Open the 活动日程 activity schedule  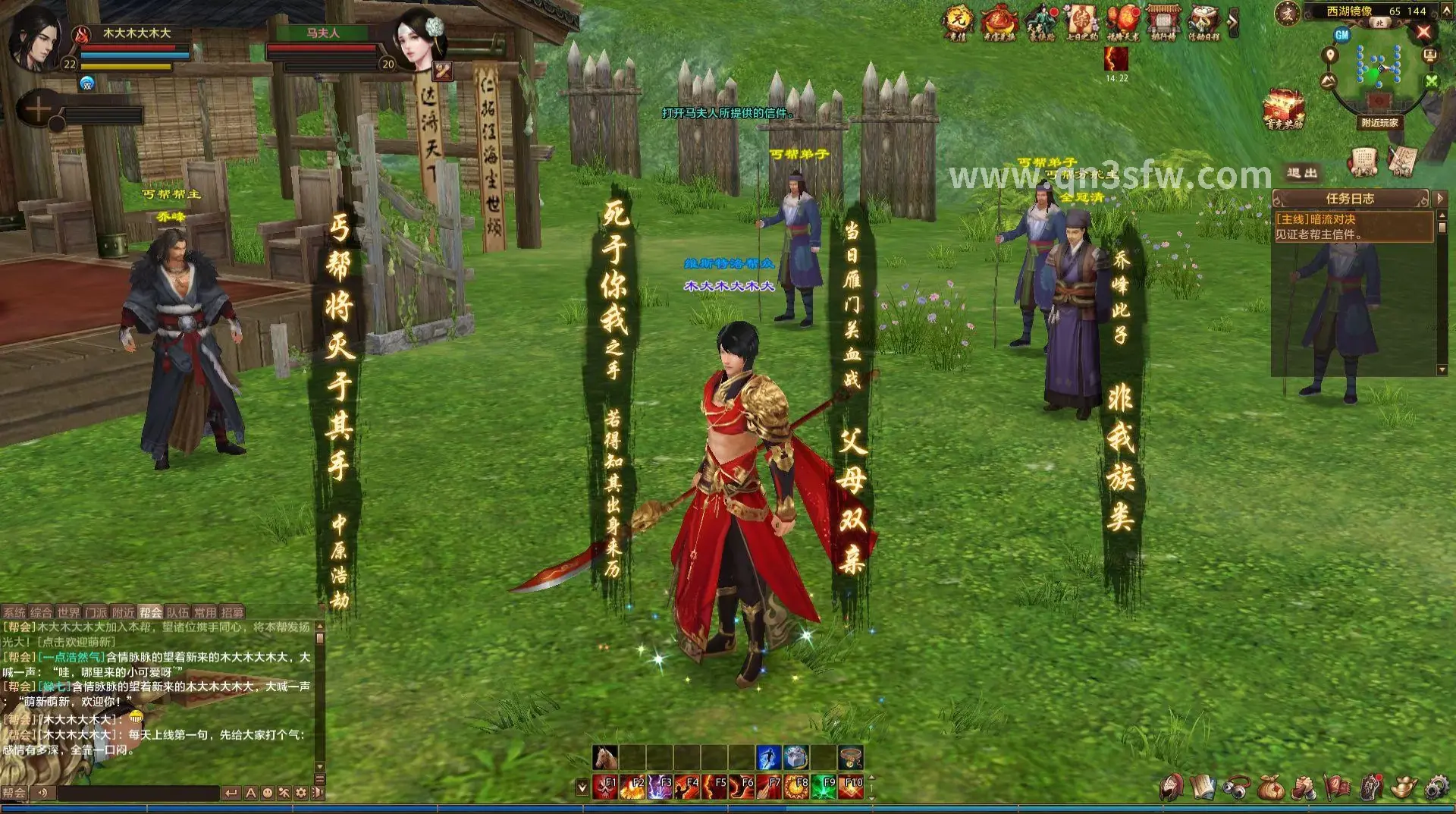(x=1203, y=20)
